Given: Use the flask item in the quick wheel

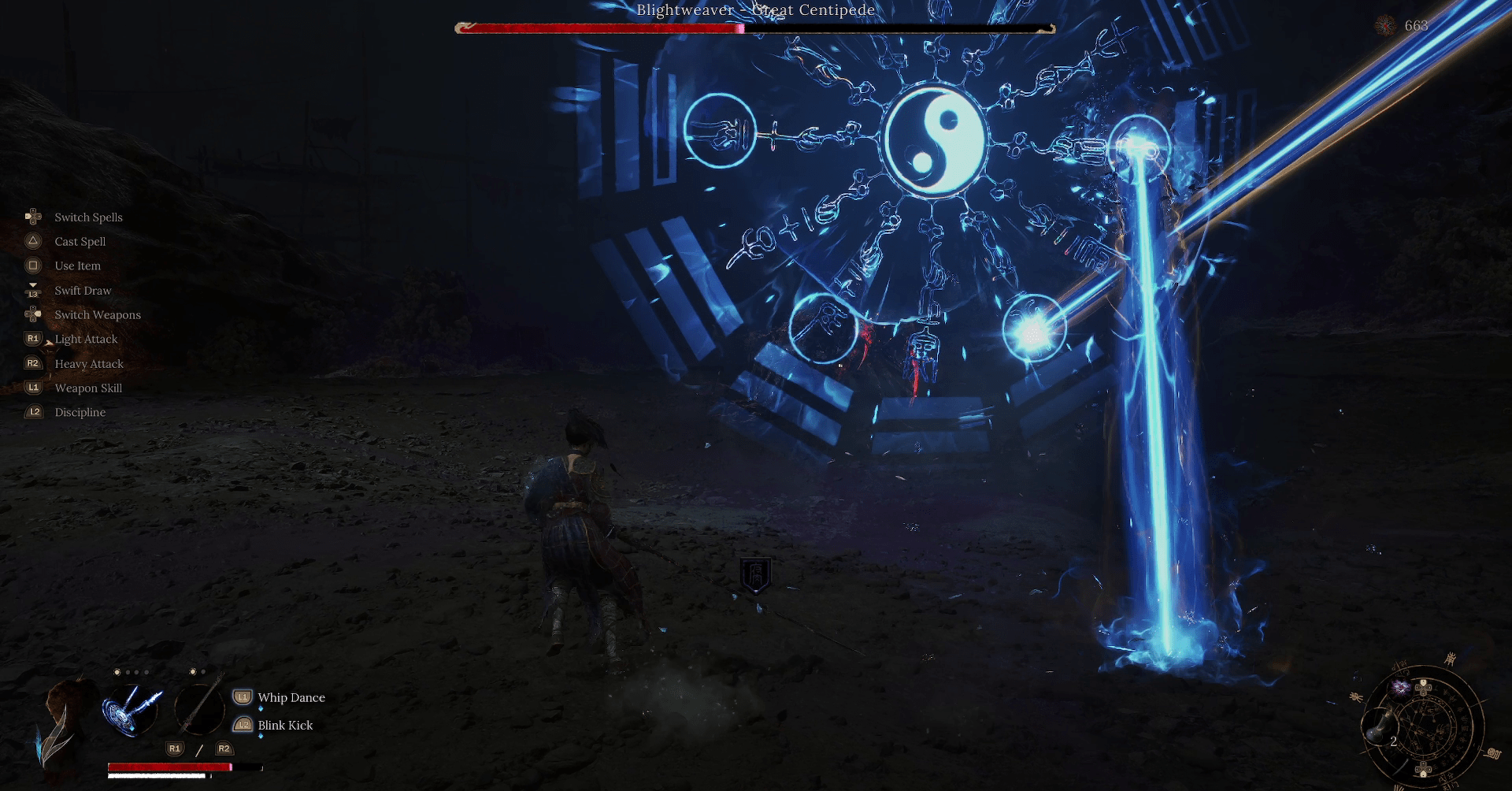Looking at the screenshot, I should coord(1380,726).
